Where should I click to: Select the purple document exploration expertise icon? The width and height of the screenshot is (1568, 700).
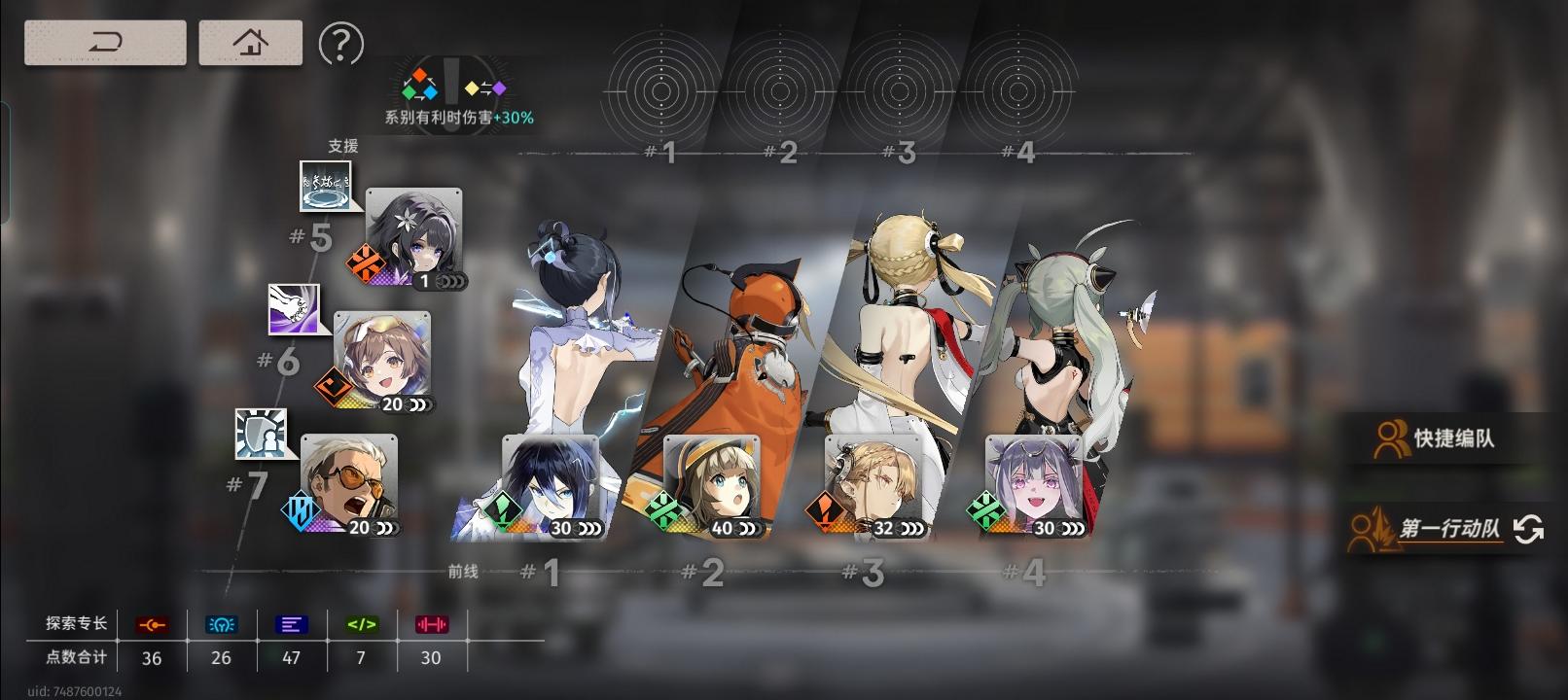tap(291, 625)
